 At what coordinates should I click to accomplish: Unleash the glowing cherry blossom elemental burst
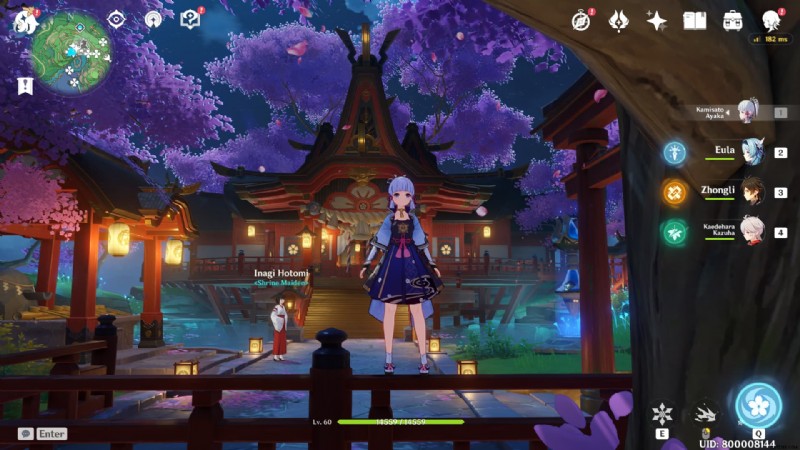758,405
